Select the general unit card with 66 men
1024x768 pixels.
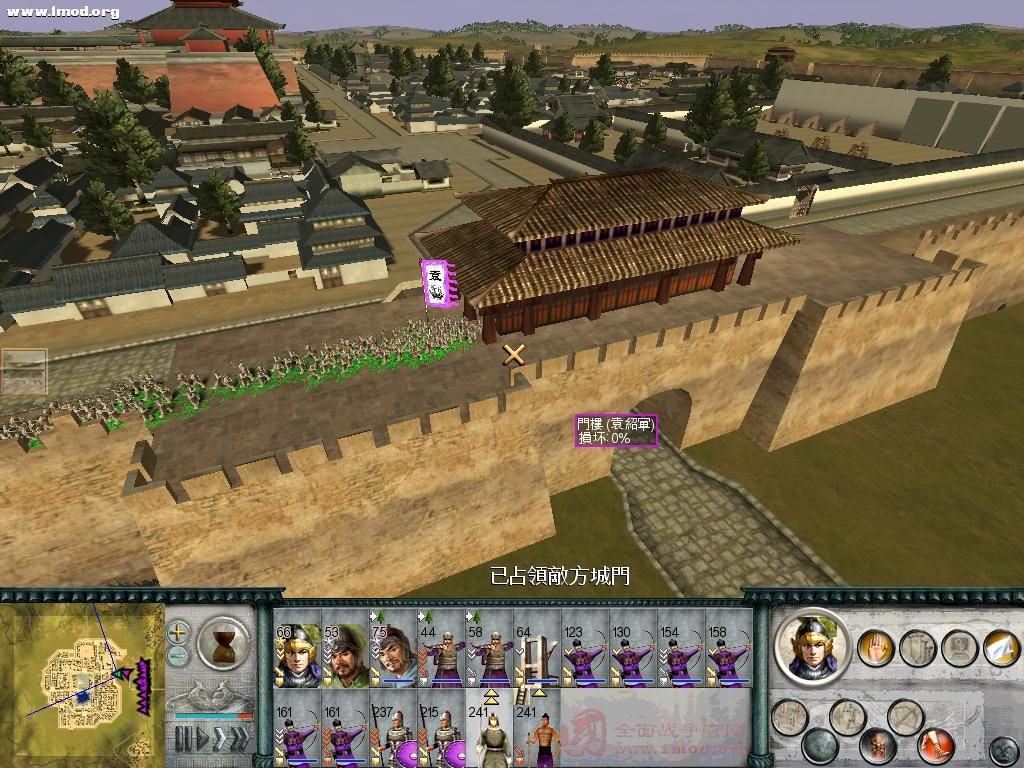tap(297, 655)
